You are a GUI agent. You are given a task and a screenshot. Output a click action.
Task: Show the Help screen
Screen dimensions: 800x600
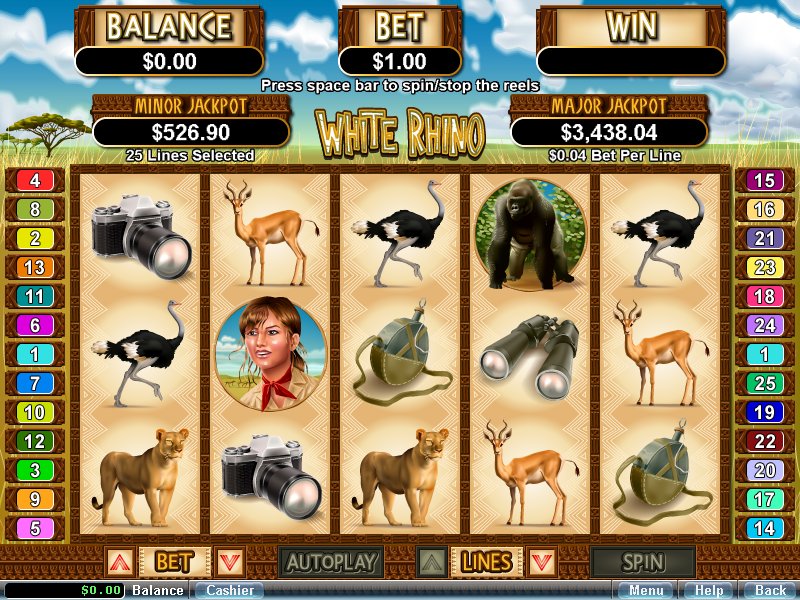tap(709, 590)
